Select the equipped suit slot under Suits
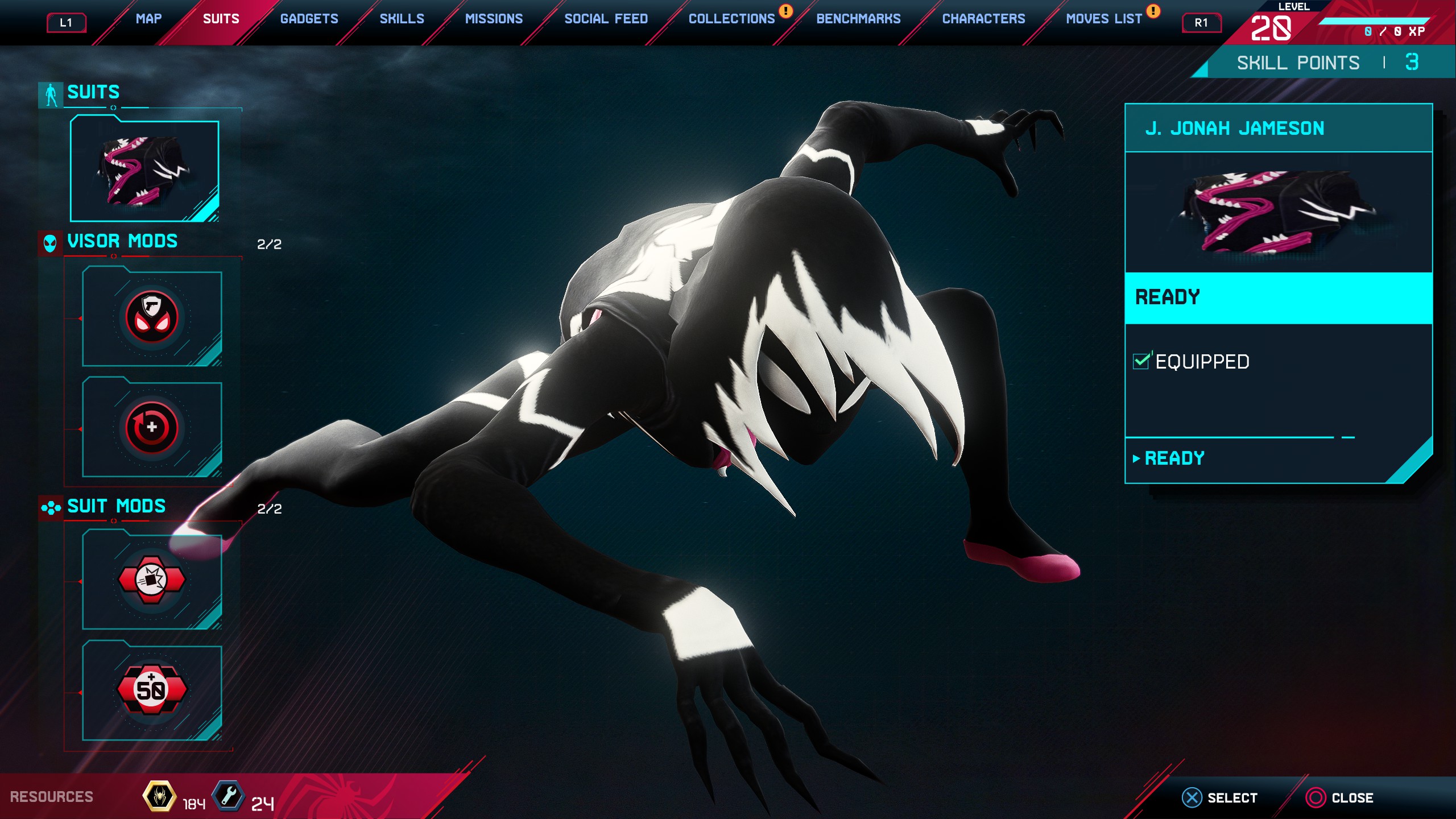The image size is (1456, 819). point(144,169)
